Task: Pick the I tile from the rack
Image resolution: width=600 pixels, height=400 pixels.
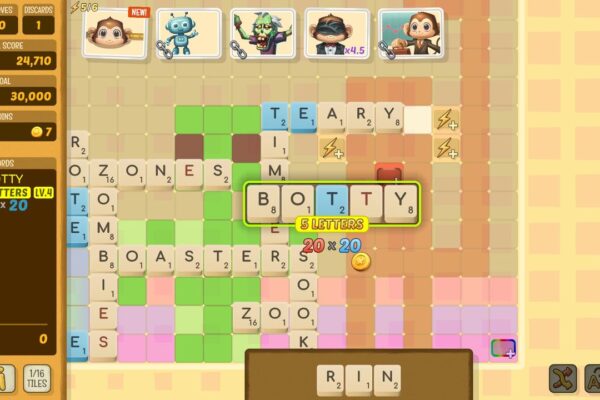Action: pos(359,379)
